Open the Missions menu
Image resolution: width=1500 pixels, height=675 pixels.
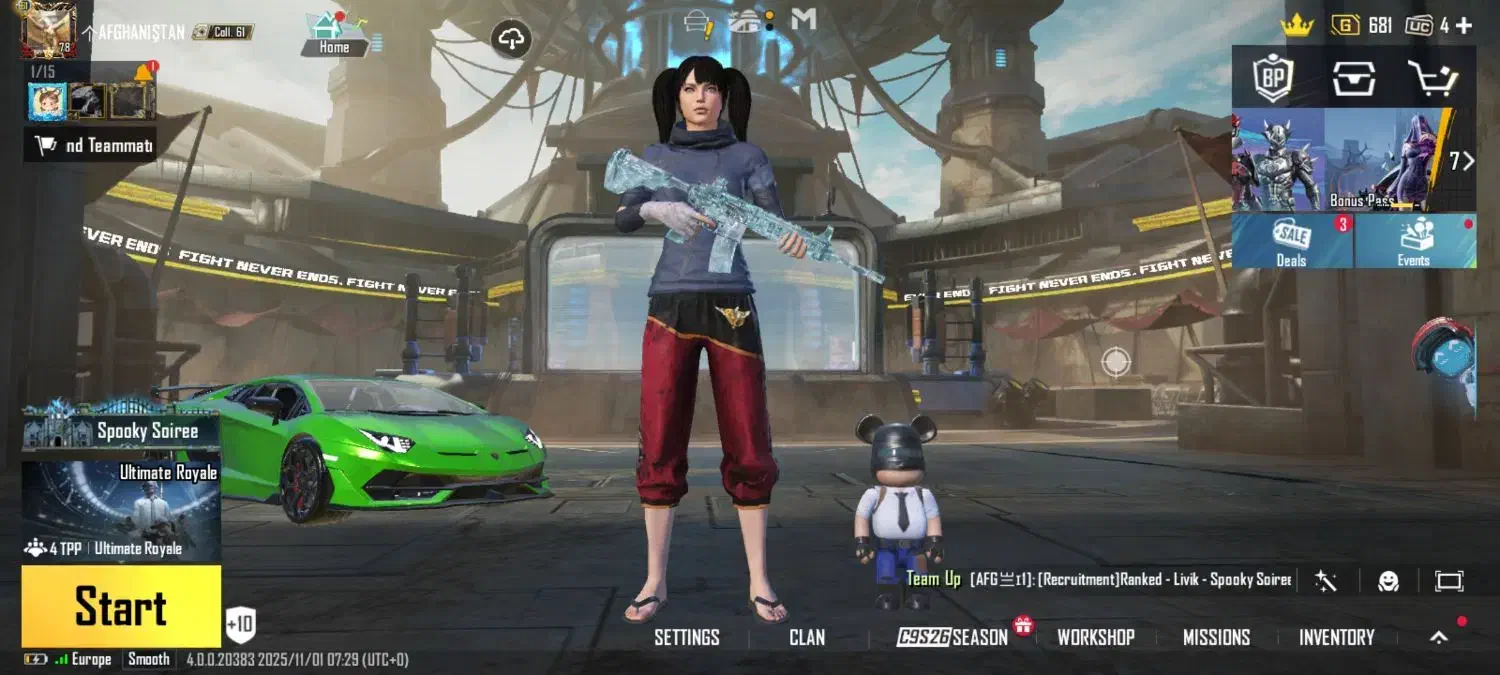click(1216, 637)
